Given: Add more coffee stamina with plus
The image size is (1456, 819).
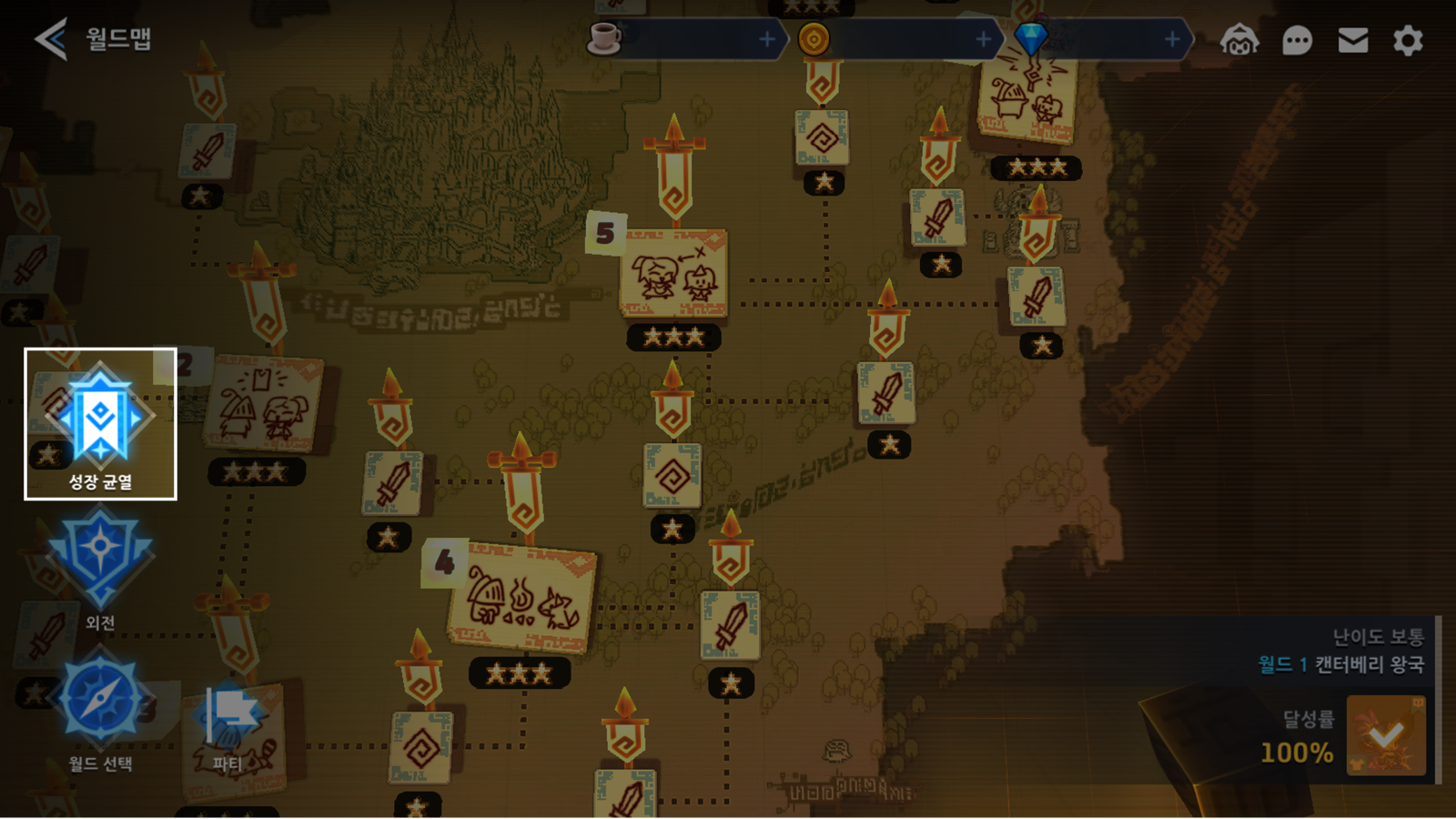Looking at the screenshot, I should point(767,39).
